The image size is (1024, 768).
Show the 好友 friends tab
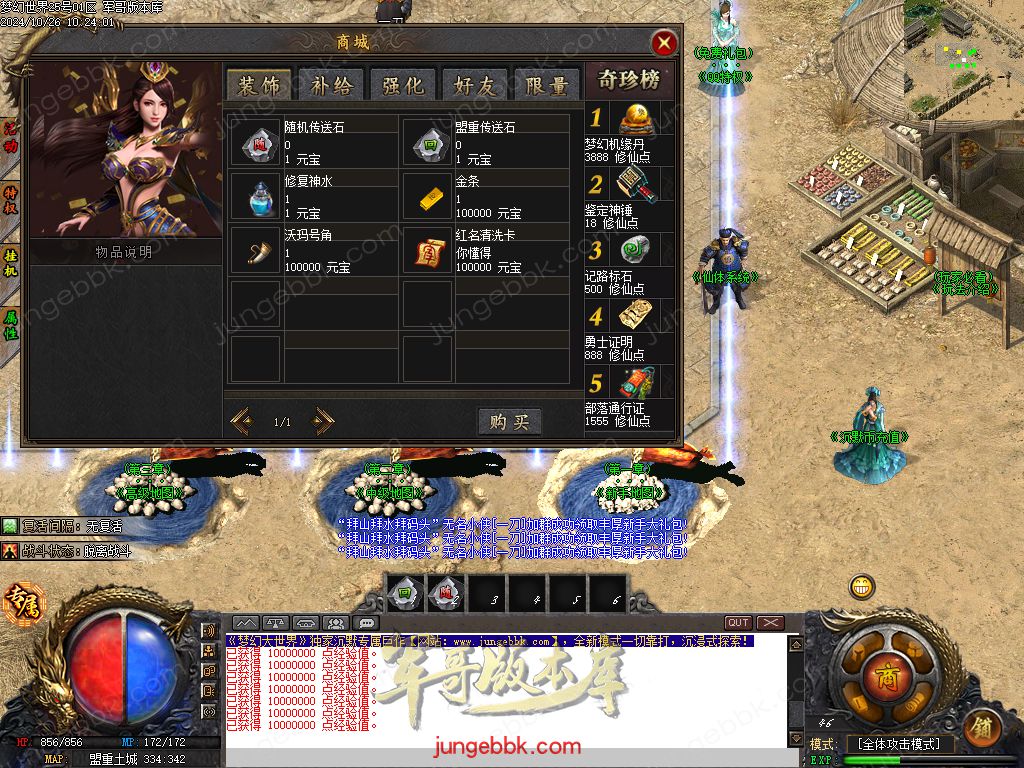(475, 85)
